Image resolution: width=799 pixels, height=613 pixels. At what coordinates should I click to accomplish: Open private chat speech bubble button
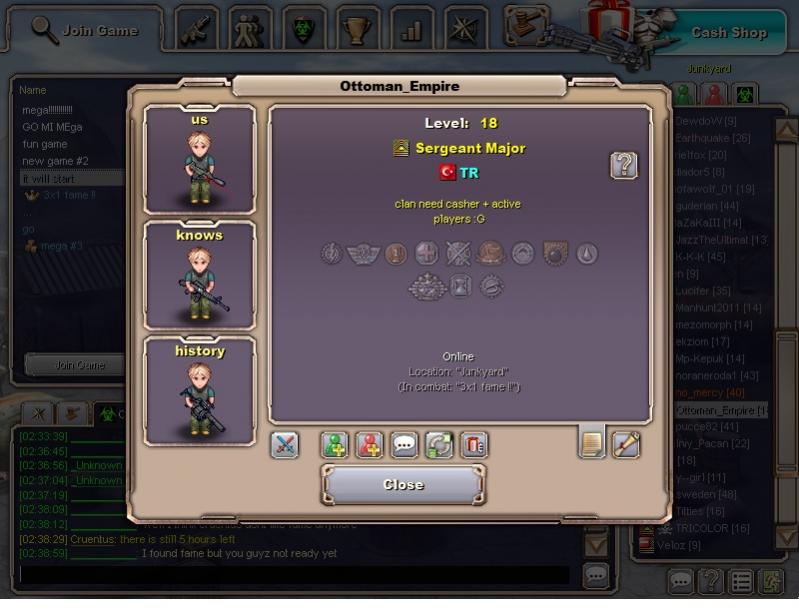pos(405,445)
